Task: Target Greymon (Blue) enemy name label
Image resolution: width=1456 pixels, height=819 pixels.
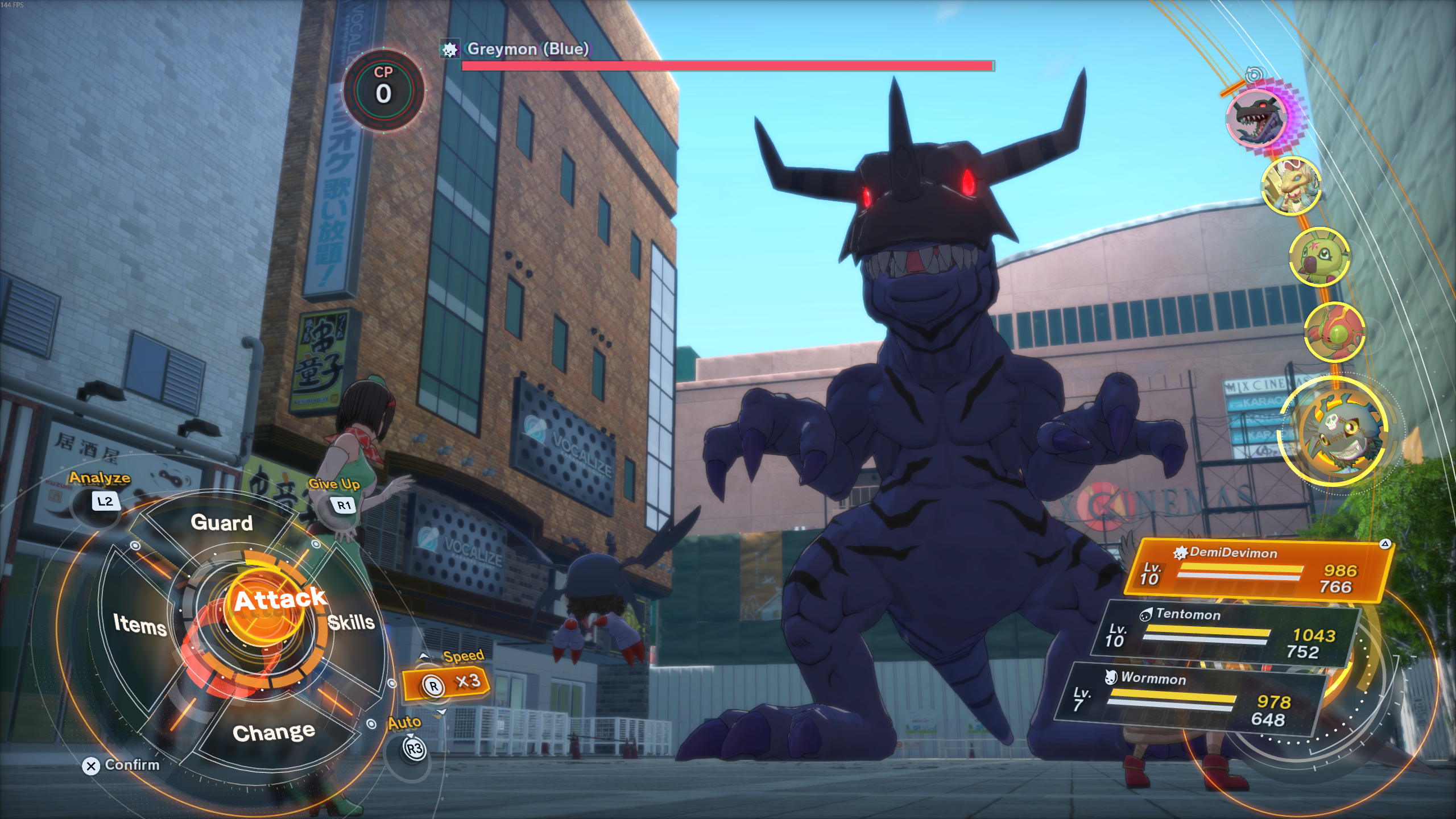Action: pyautogui.click(x=527, y=49)
